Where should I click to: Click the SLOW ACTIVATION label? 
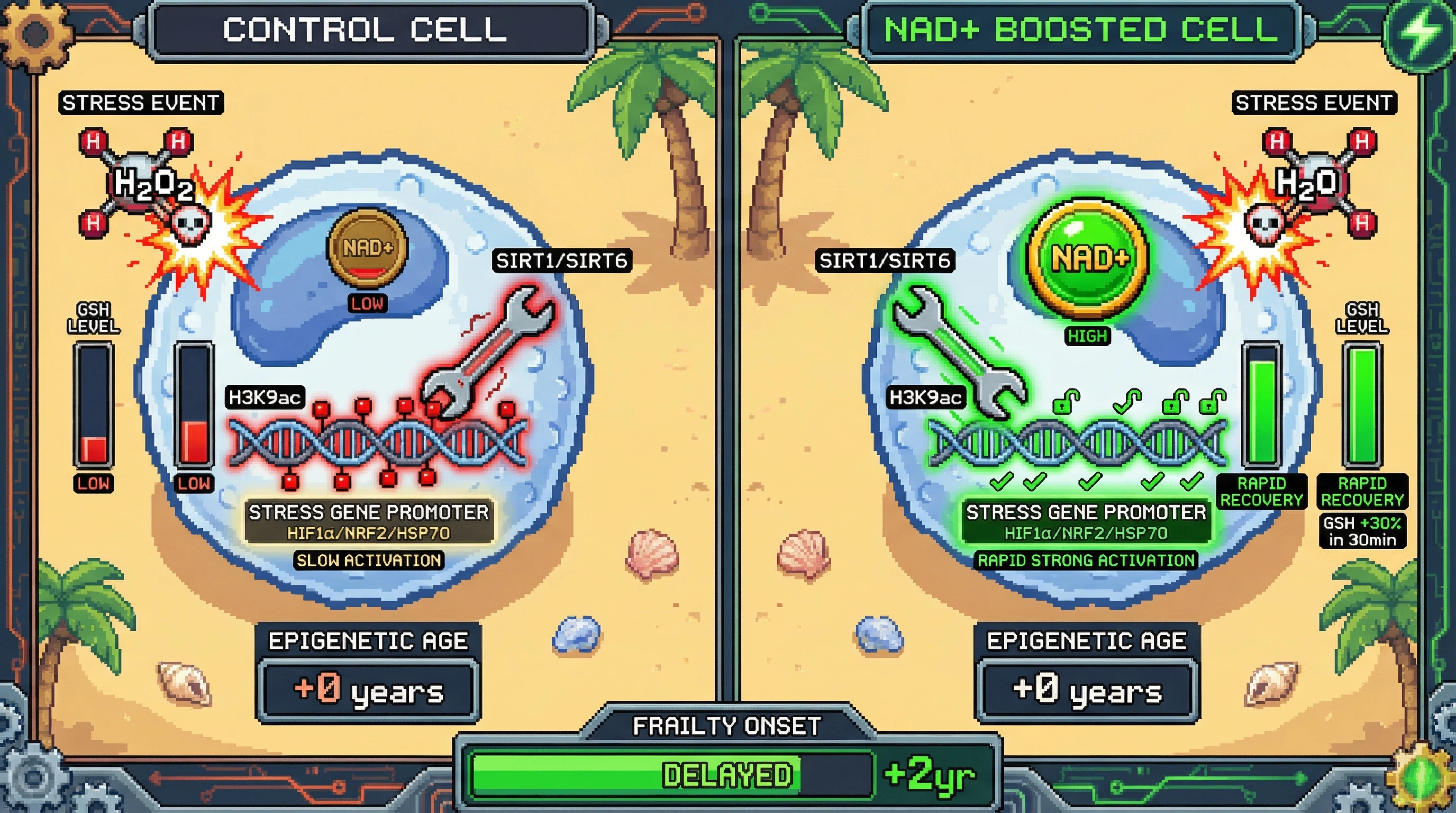[x=369, y=561]
